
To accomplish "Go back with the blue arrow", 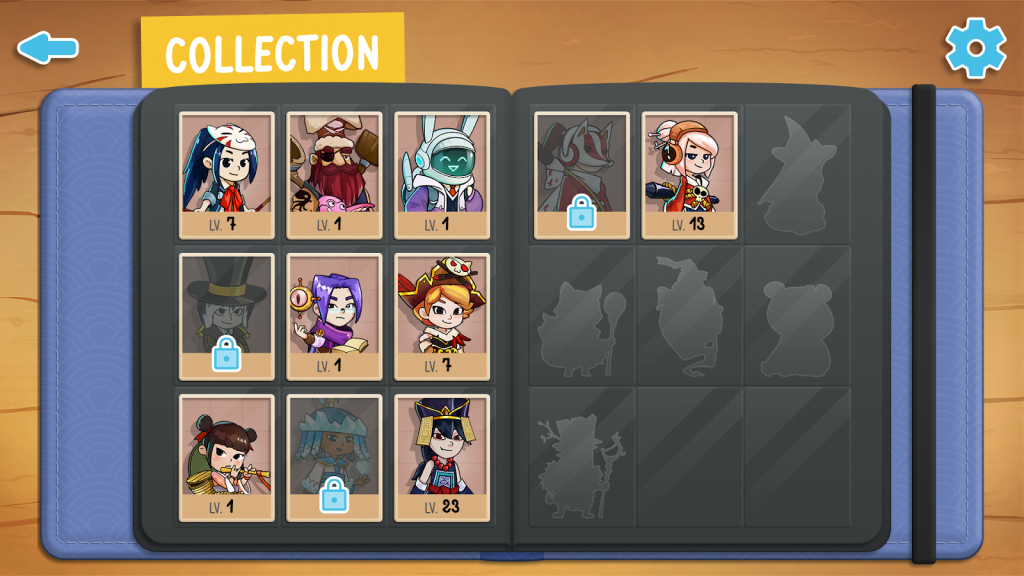I will coord(47,47).
